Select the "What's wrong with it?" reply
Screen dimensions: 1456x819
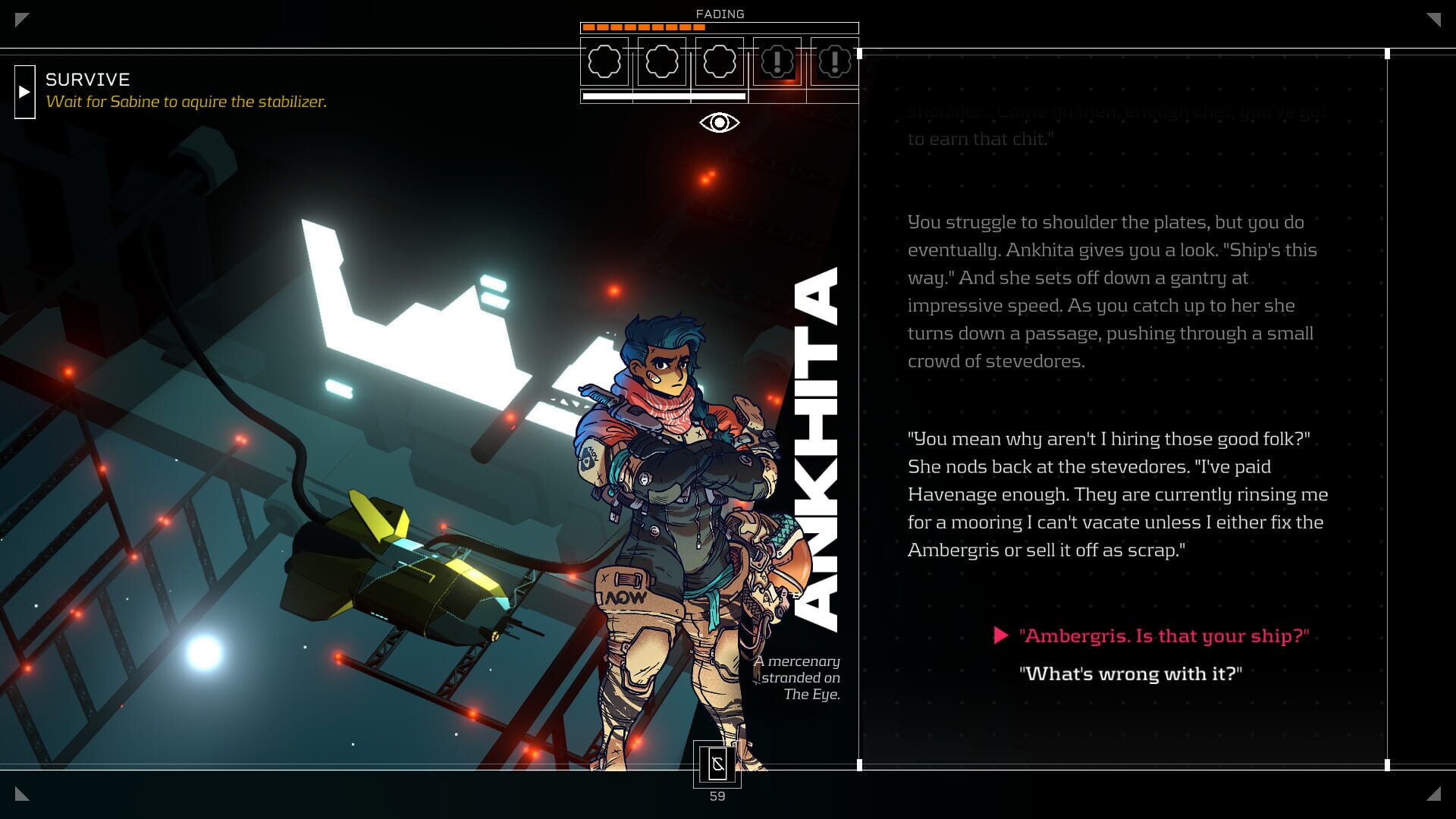click(x=1130, y=673)
